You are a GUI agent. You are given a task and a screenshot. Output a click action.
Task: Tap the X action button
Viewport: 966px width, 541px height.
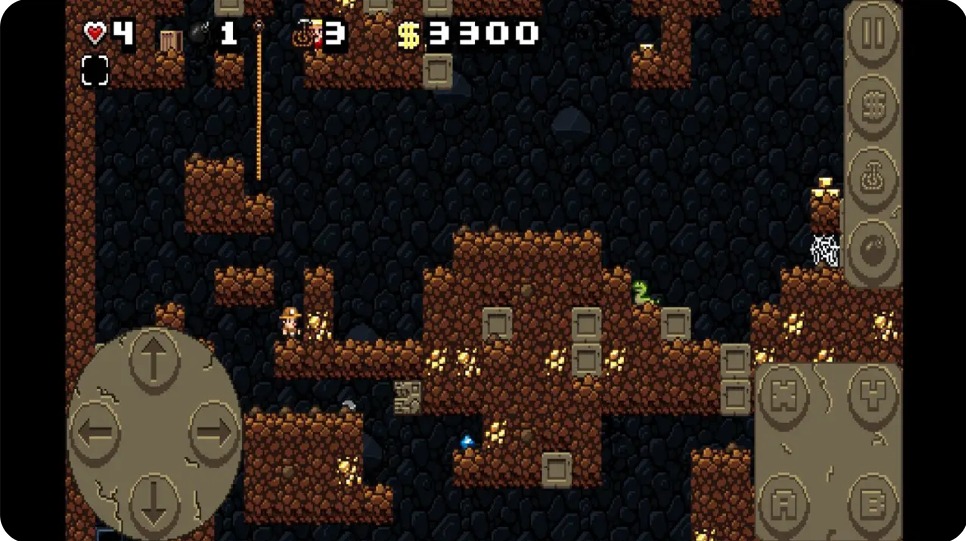pyautogui.click(x=784, y=395)
